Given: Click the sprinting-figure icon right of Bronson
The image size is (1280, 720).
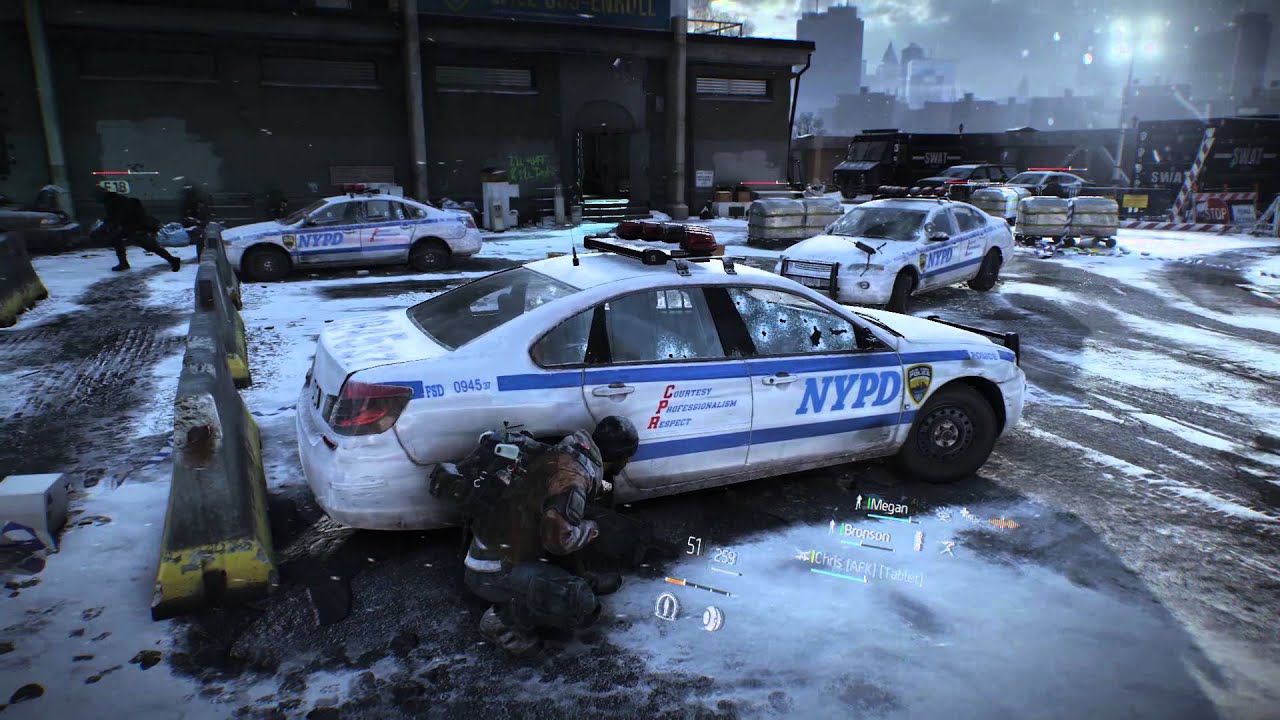Looking at the screenshot, I should [x=949, y=545].
